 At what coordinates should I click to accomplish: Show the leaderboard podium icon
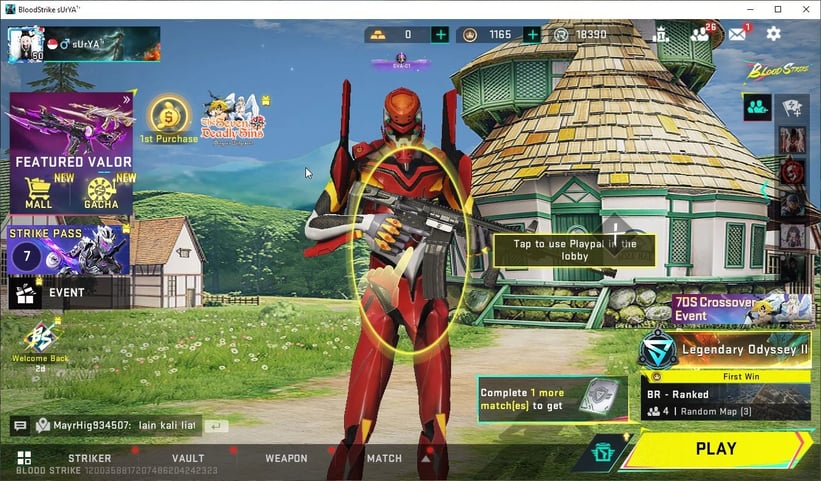click(660, 34)
